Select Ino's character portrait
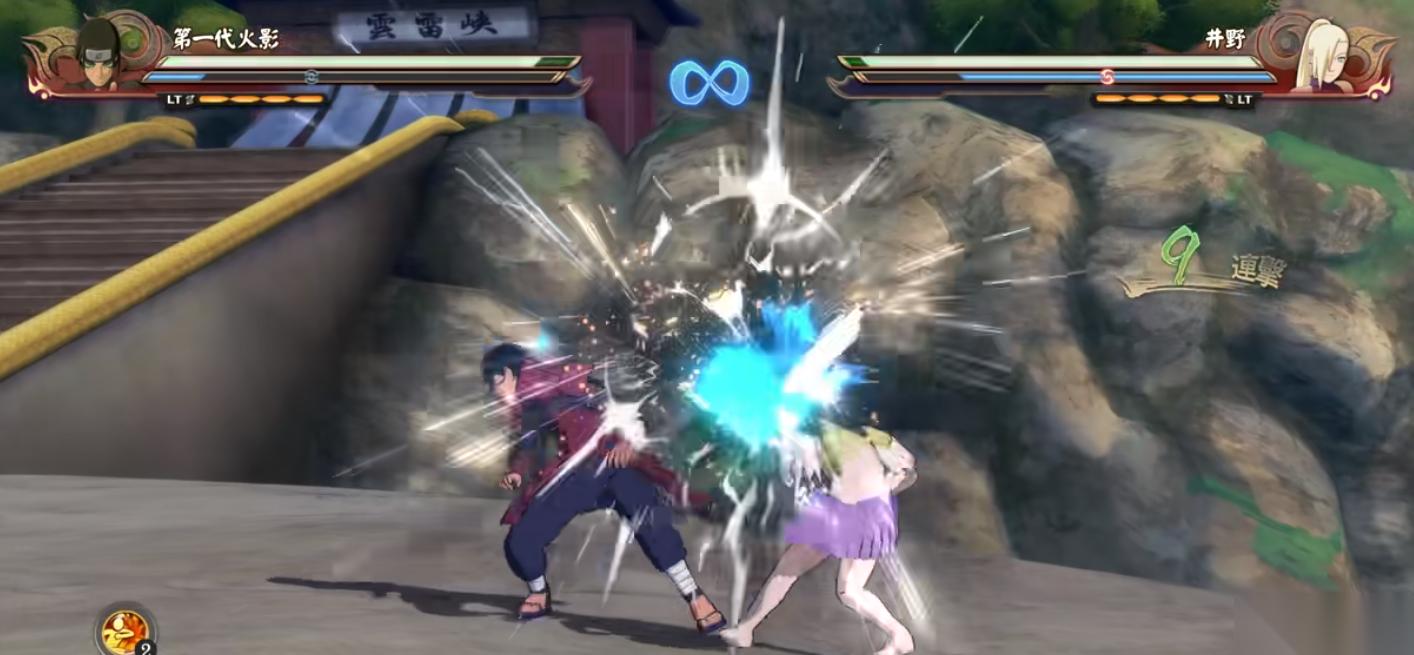 point(1315,55)
